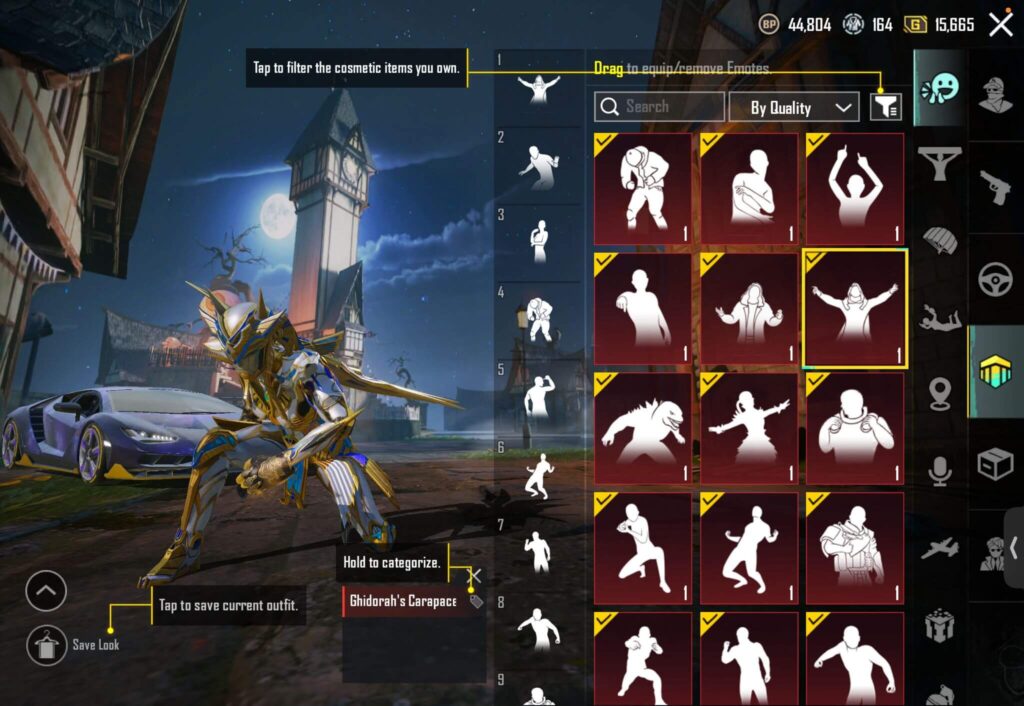Toggle the owned items filter funnel

coord(885,107)
